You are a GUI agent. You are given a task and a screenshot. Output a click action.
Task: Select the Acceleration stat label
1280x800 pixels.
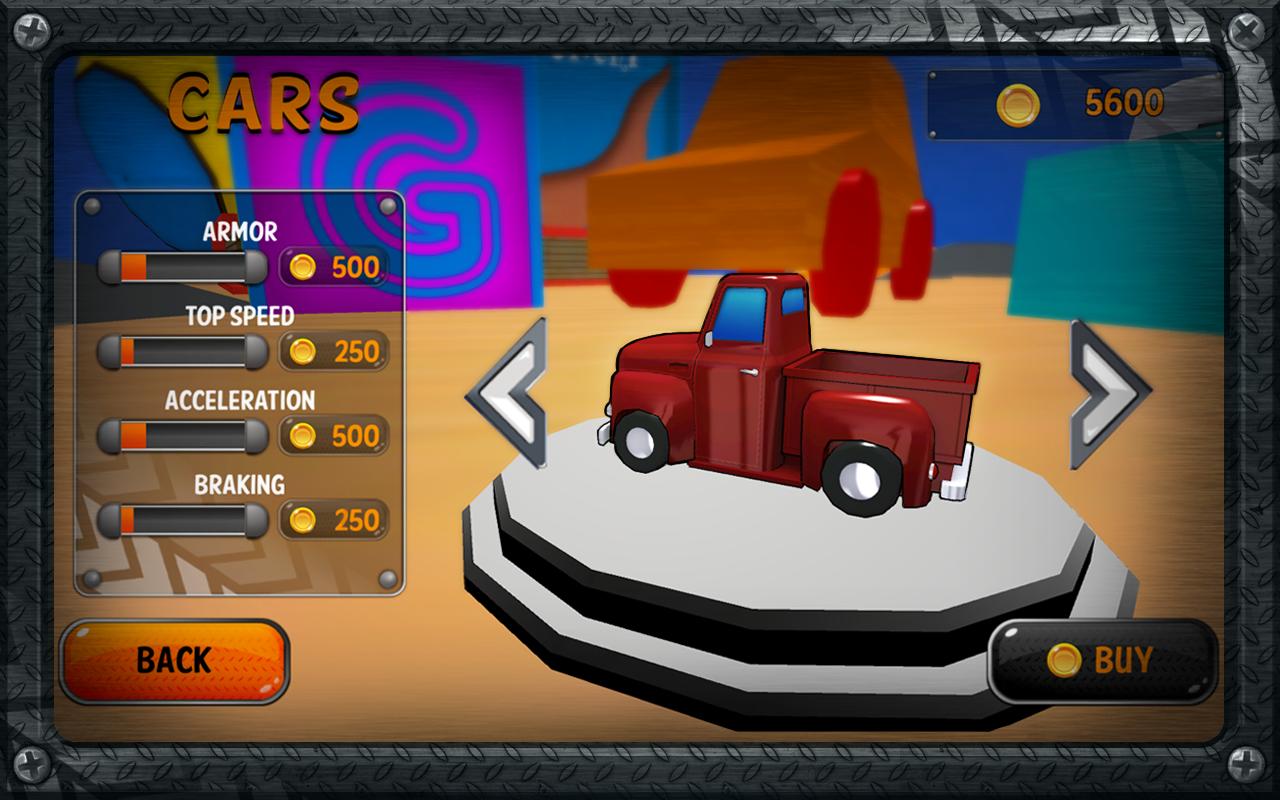pyautogui.click(x=240, y=400)
